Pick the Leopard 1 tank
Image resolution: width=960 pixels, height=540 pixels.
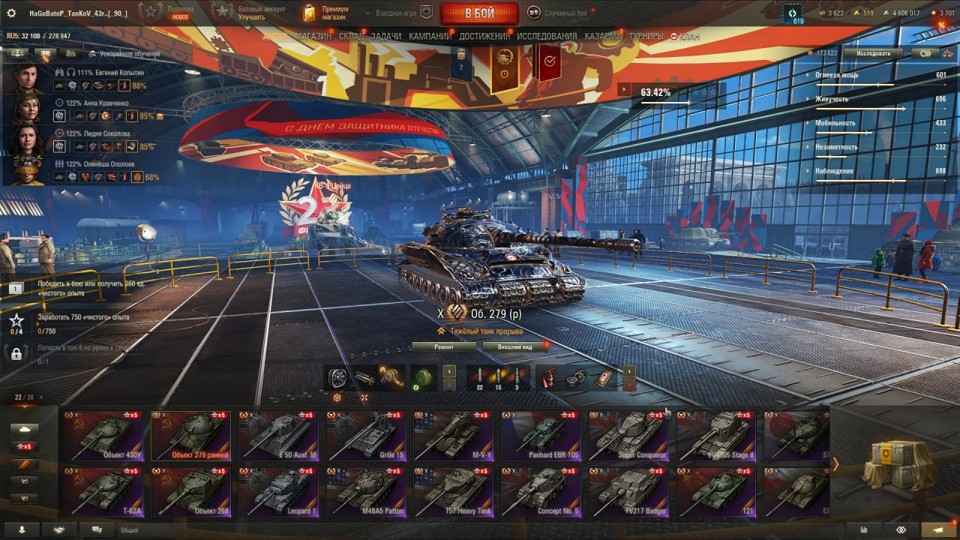point(278,490)
